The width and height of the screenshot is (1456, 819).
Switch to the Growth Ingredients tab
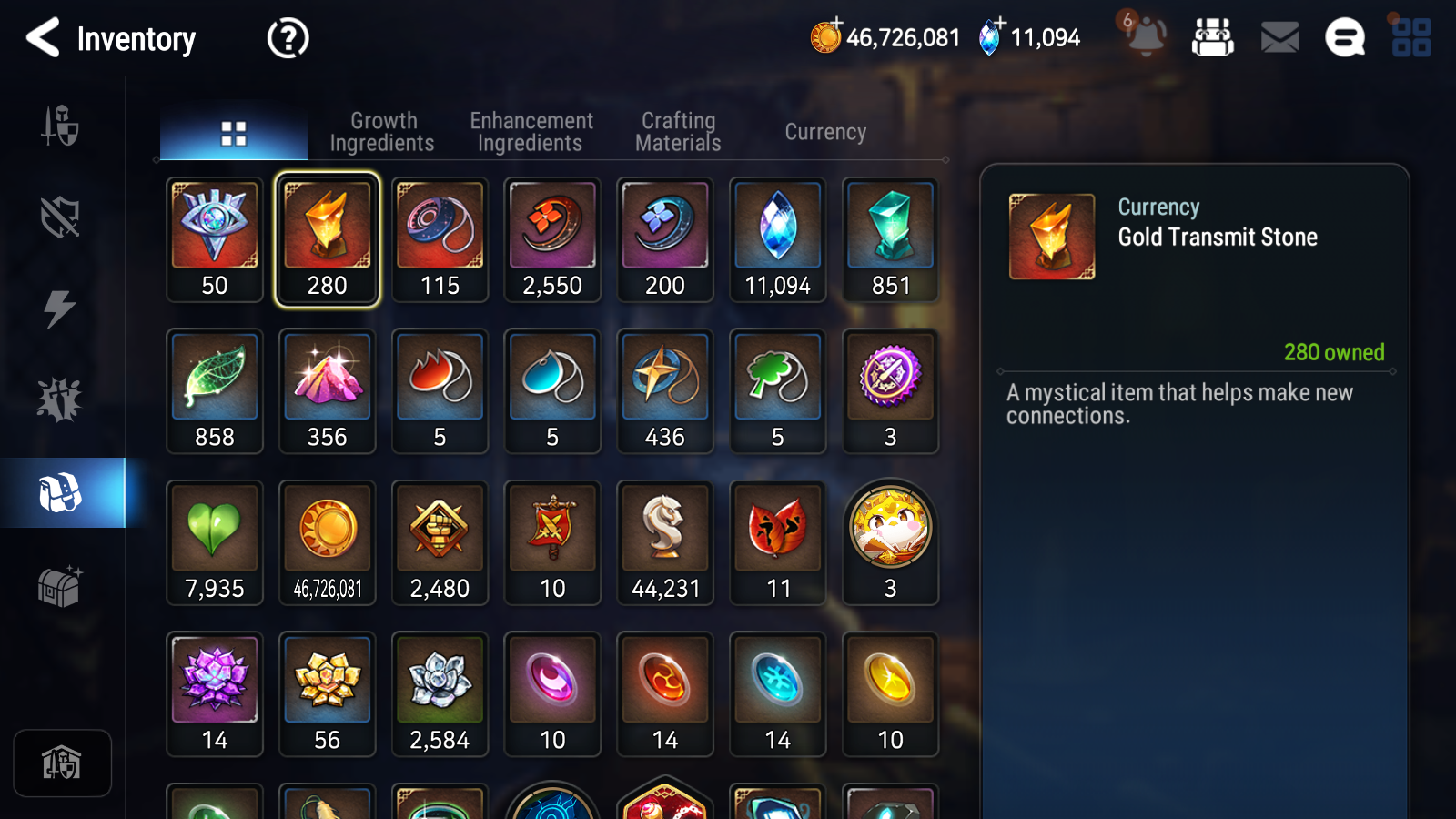(383, 131)
